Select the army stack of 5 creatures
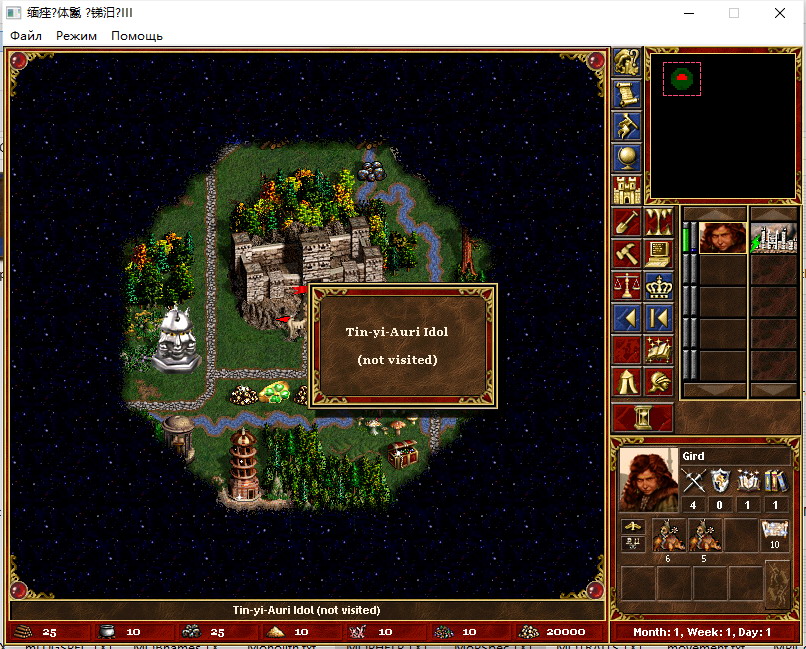 point(704,536)
